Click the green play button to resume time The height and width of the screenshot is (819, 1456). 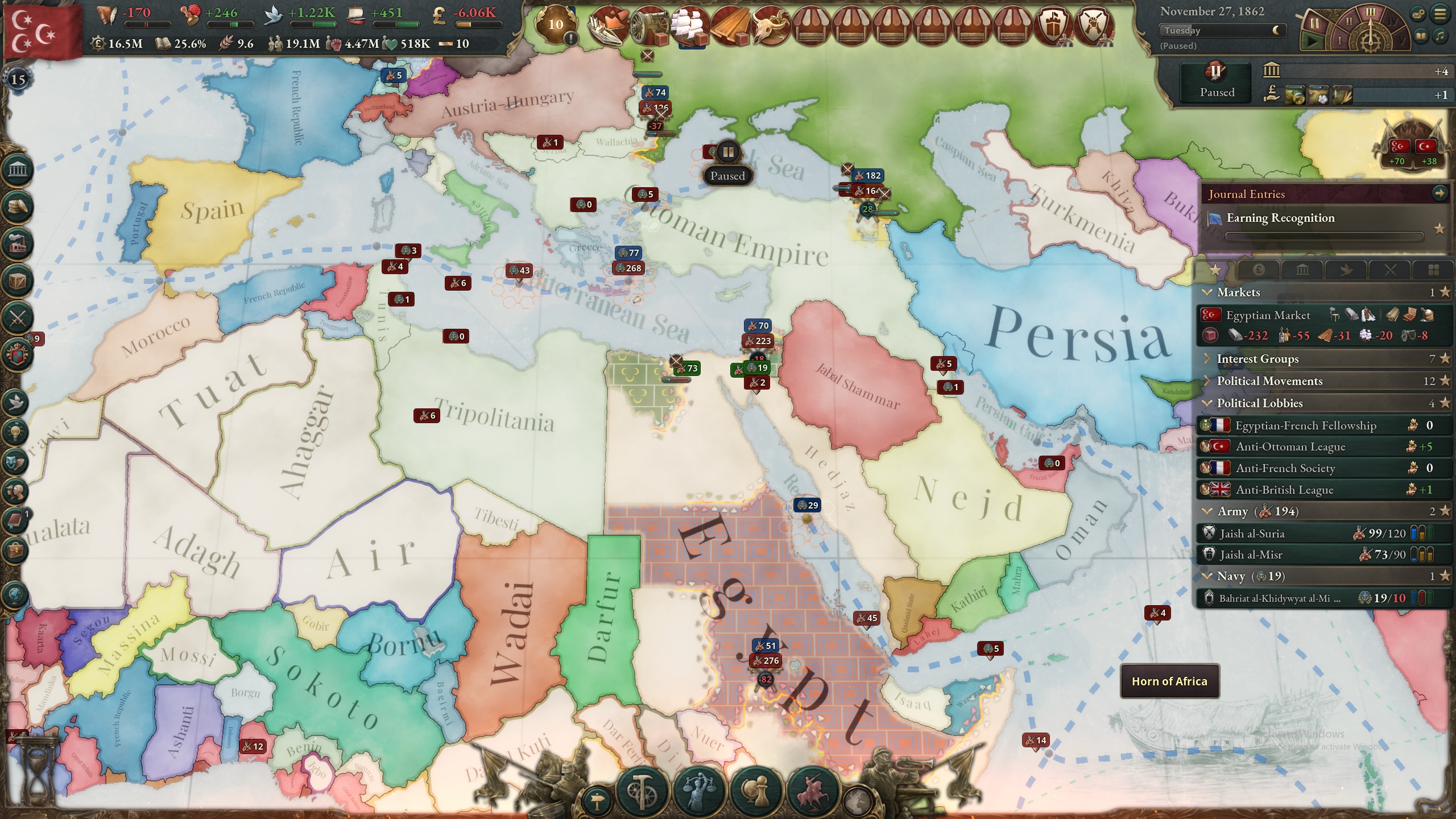[1313, 41]
